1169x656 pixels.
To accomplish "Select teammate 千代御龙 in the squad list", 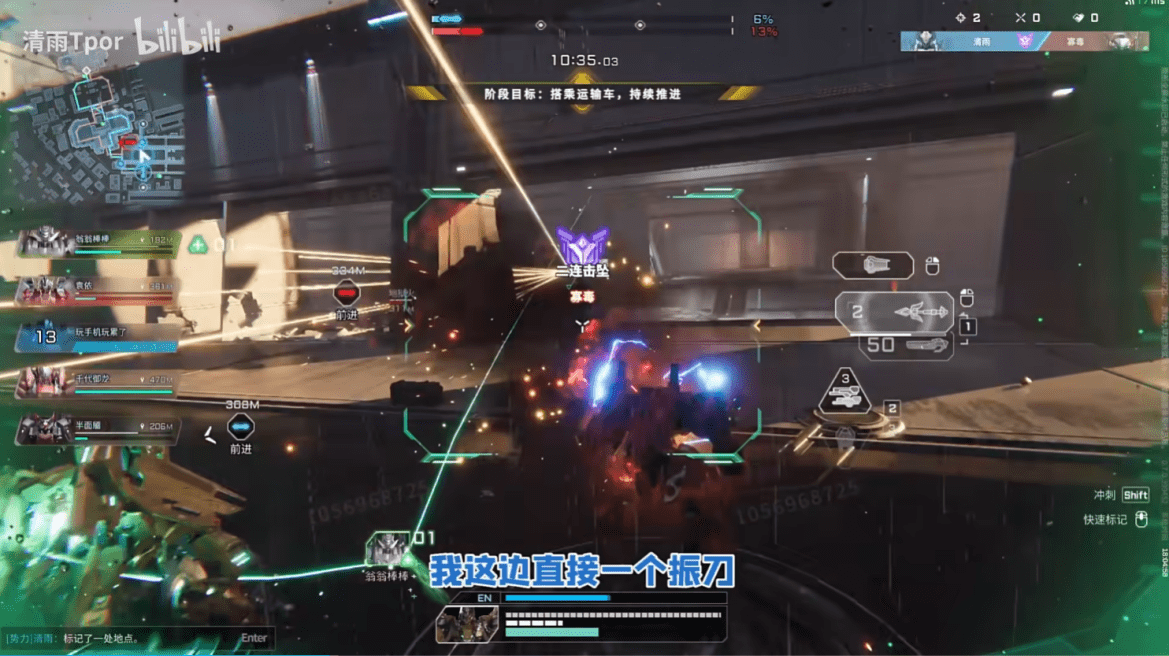I will [97, 381].
